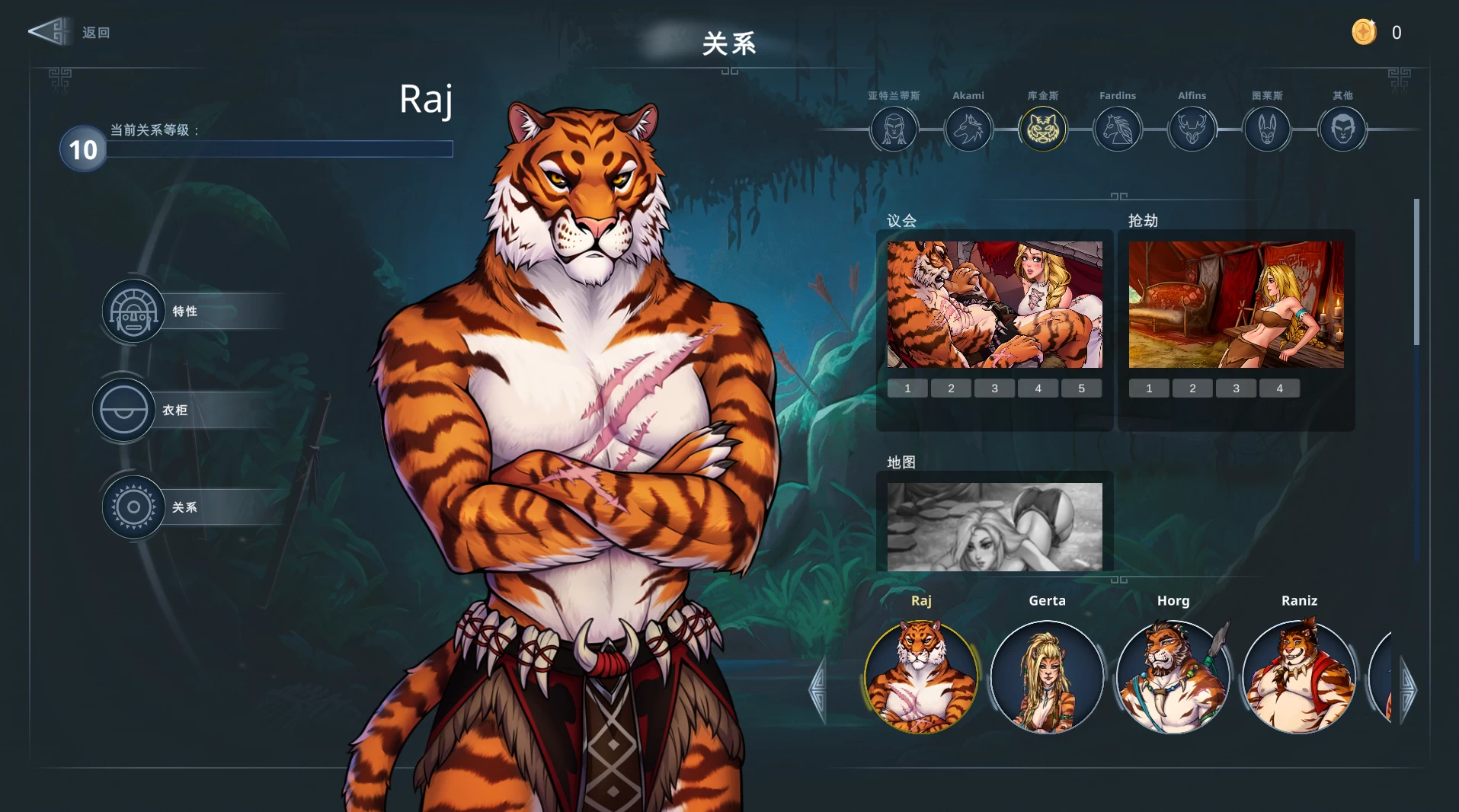Click the 当前关系等级 progress bar
1459x812 pixels.
click(x=280, y=149)
